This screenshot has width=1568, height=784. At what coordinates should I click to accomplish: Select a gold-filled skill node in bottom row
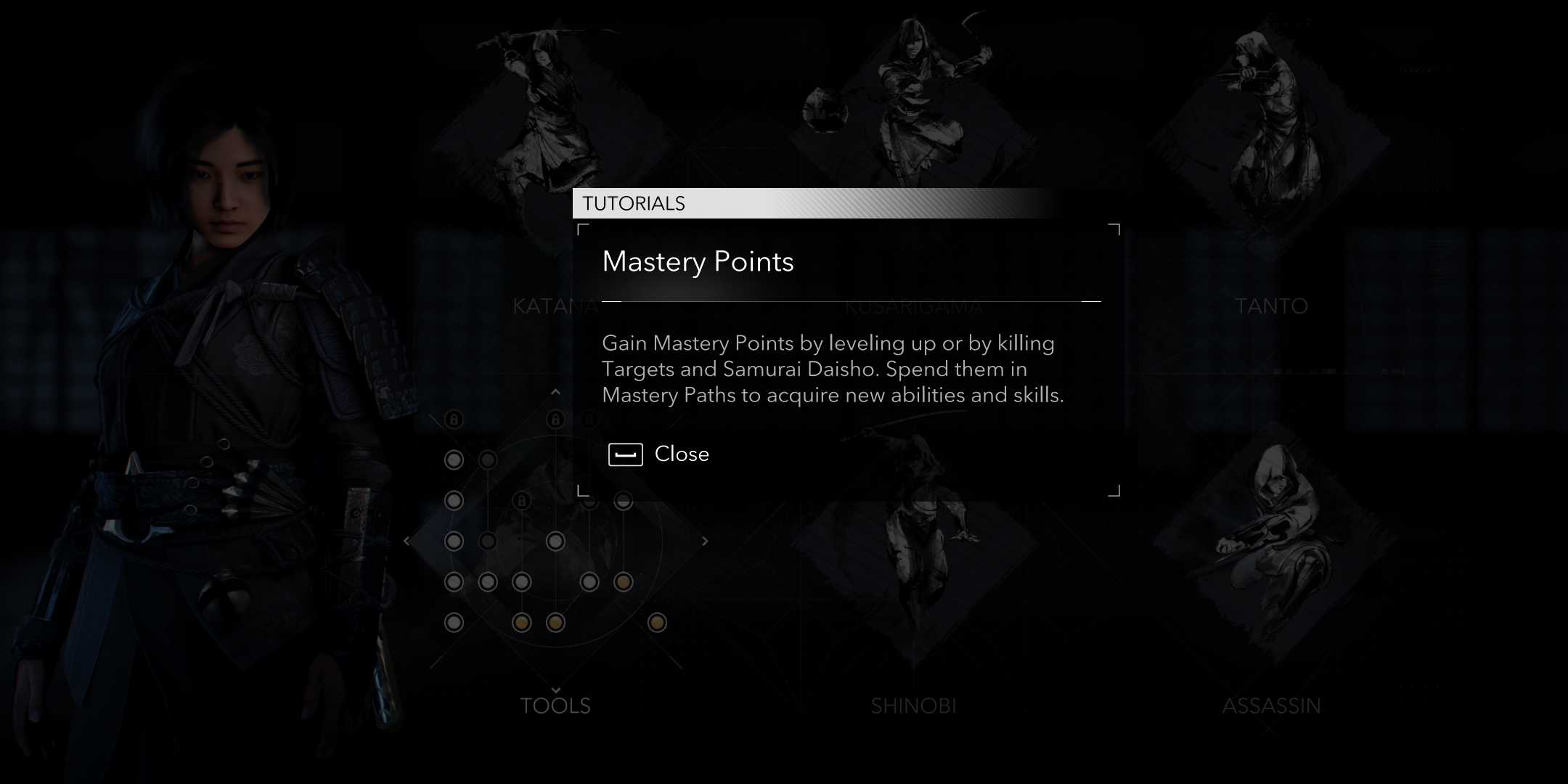522,622
